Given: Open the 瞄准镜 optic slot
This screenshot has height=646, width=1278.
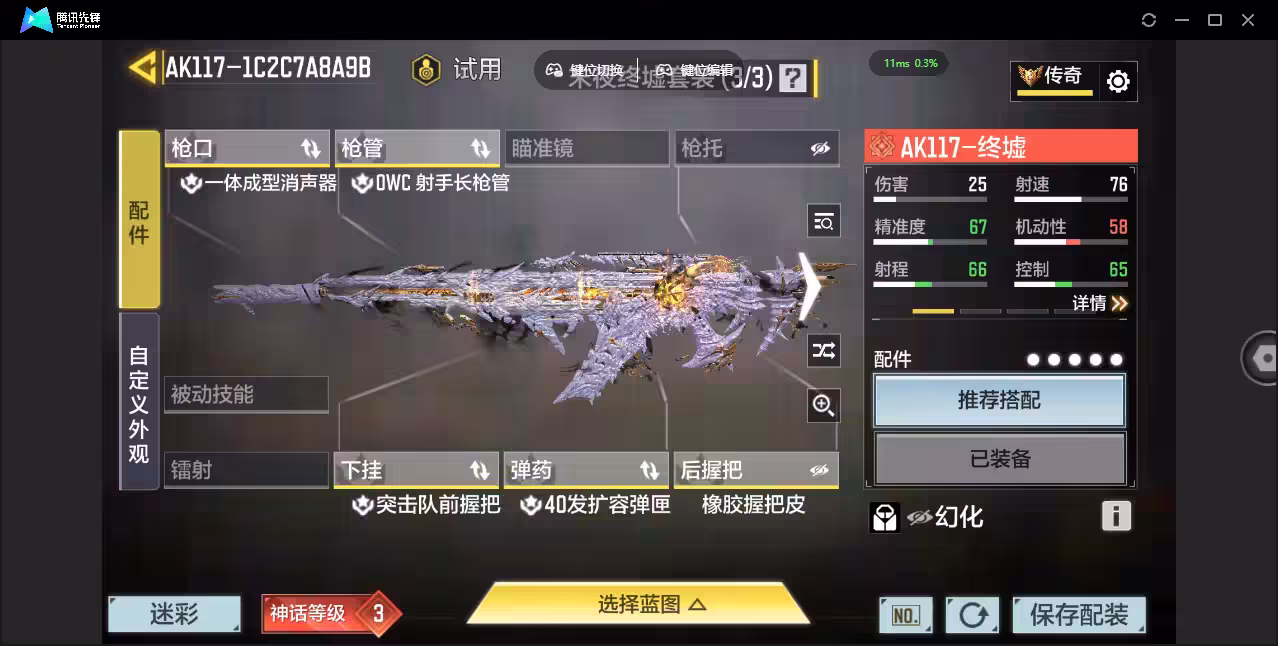Looking at the screenshot, I should 586,148.
